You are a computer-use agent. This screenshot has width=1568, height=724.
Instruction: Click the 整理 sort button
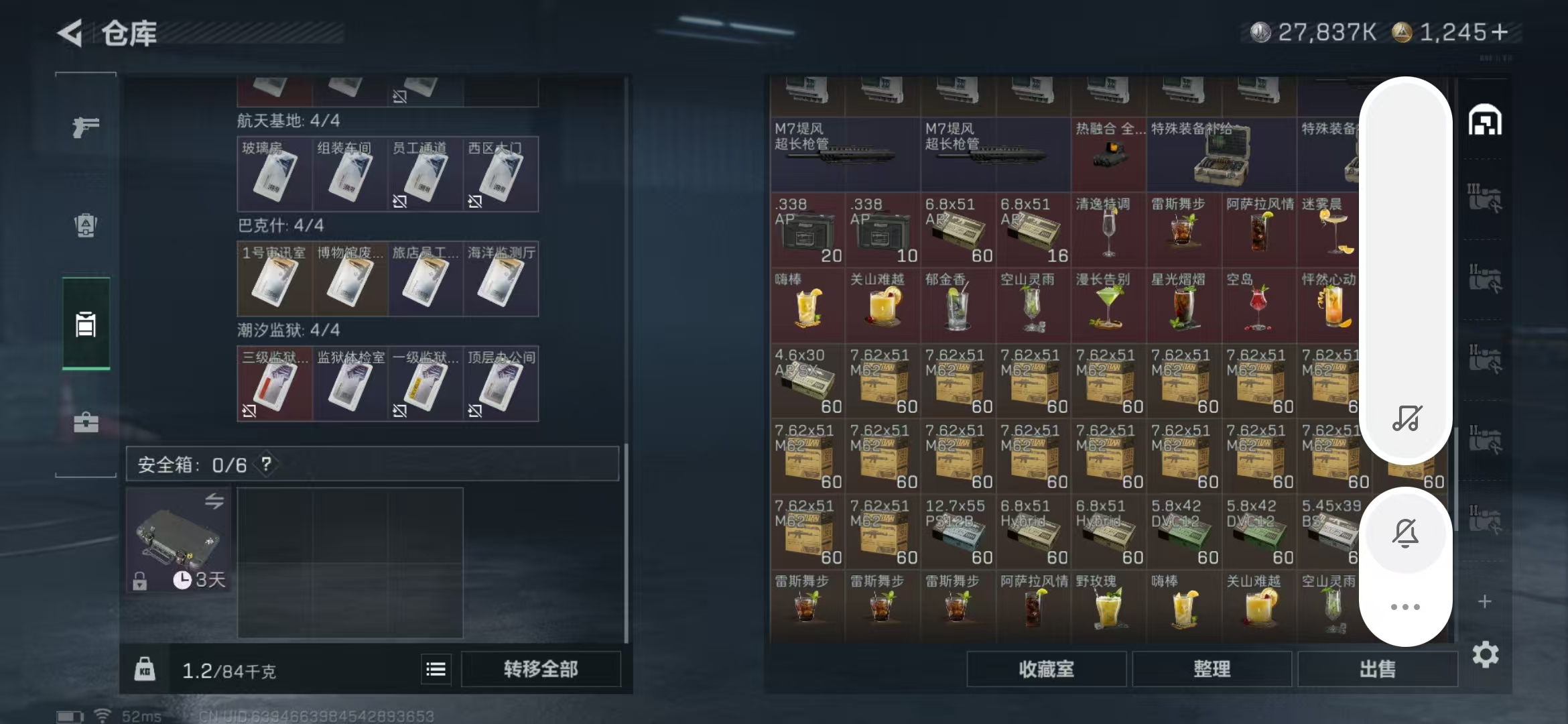tap(1213, 669)
